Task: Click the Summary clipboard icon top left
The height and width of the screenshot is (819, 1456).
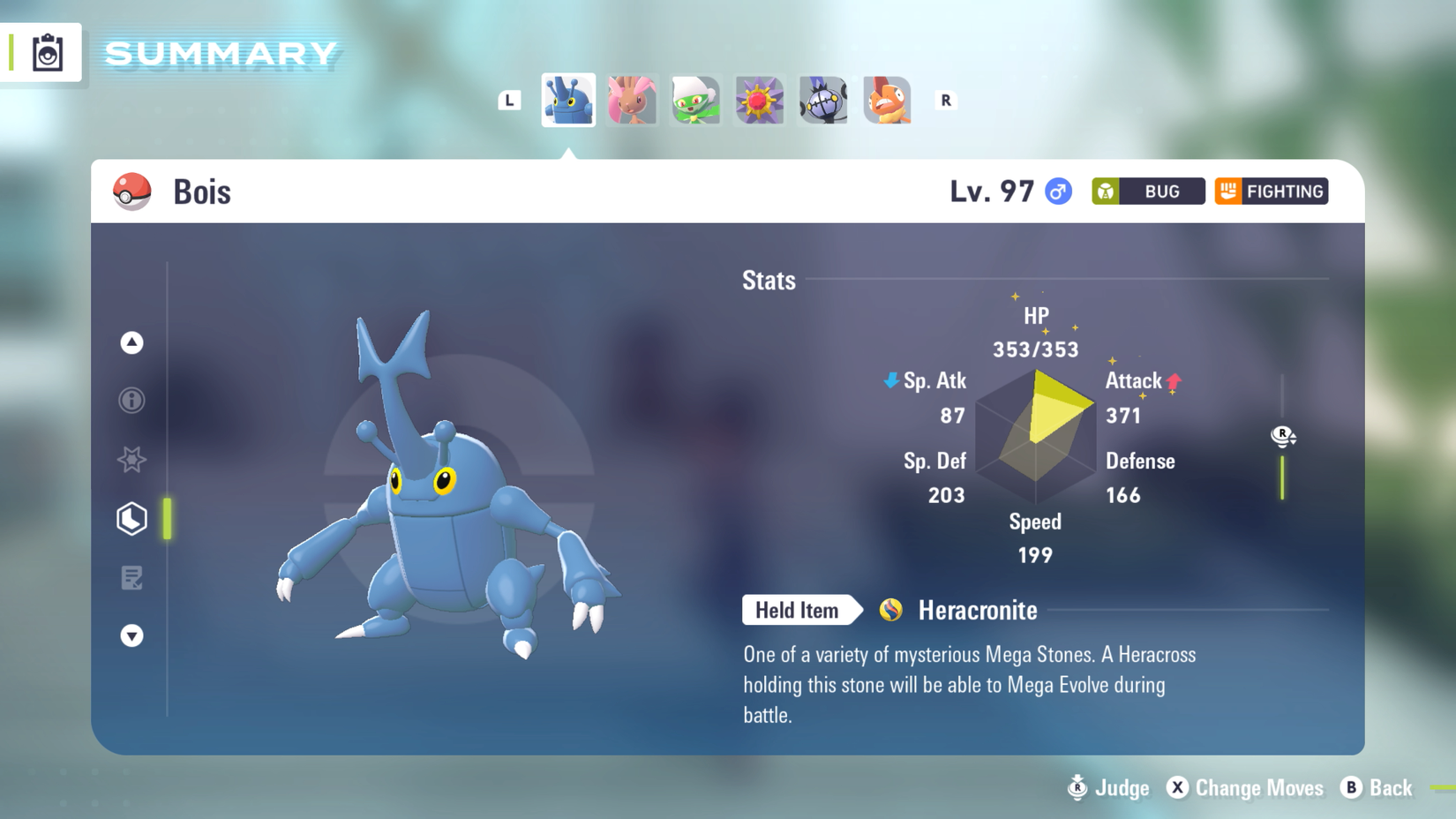Action: [x=49, y=53]
